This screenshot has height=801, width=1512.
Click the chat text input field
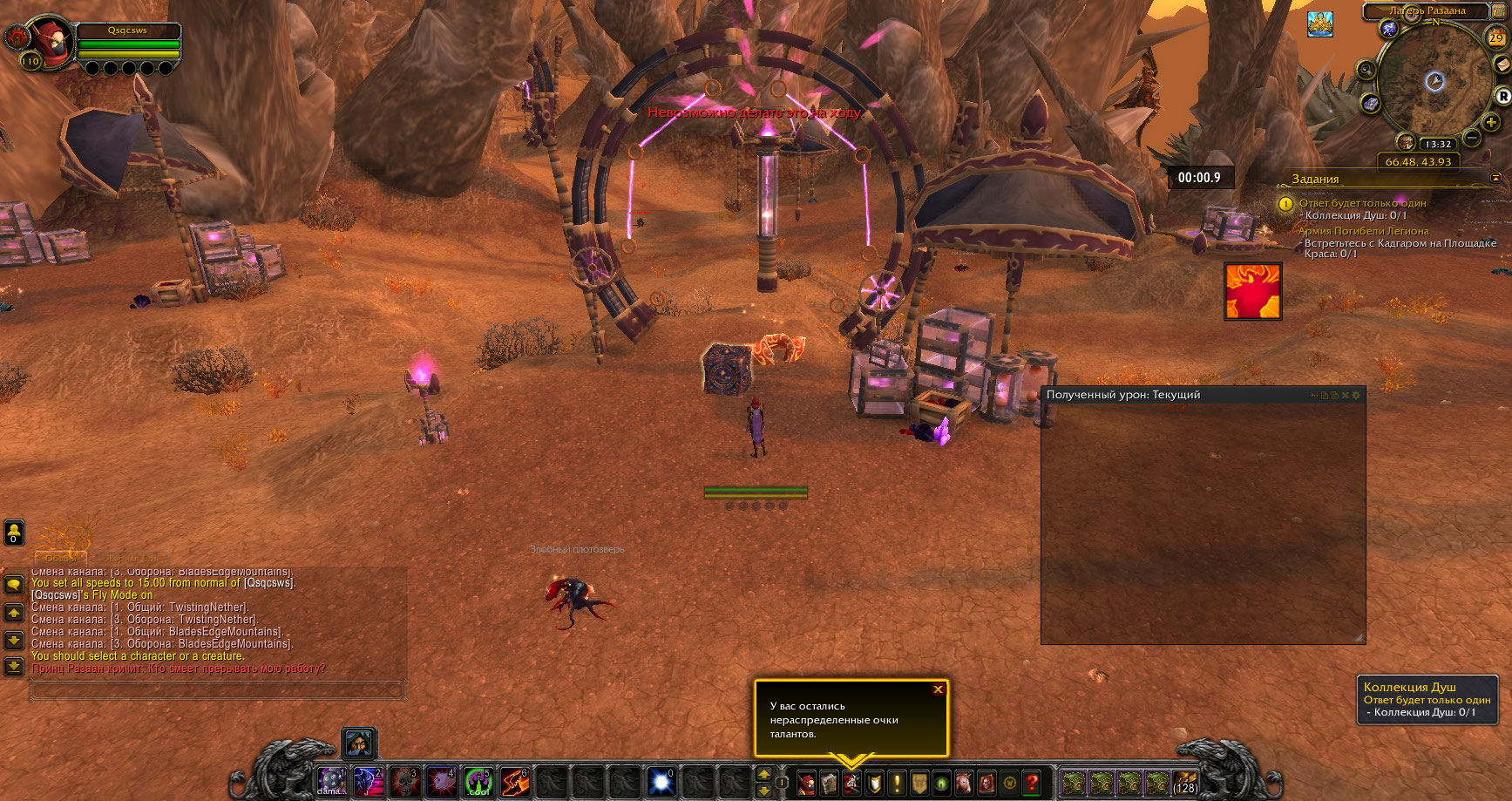coord(218,690)
